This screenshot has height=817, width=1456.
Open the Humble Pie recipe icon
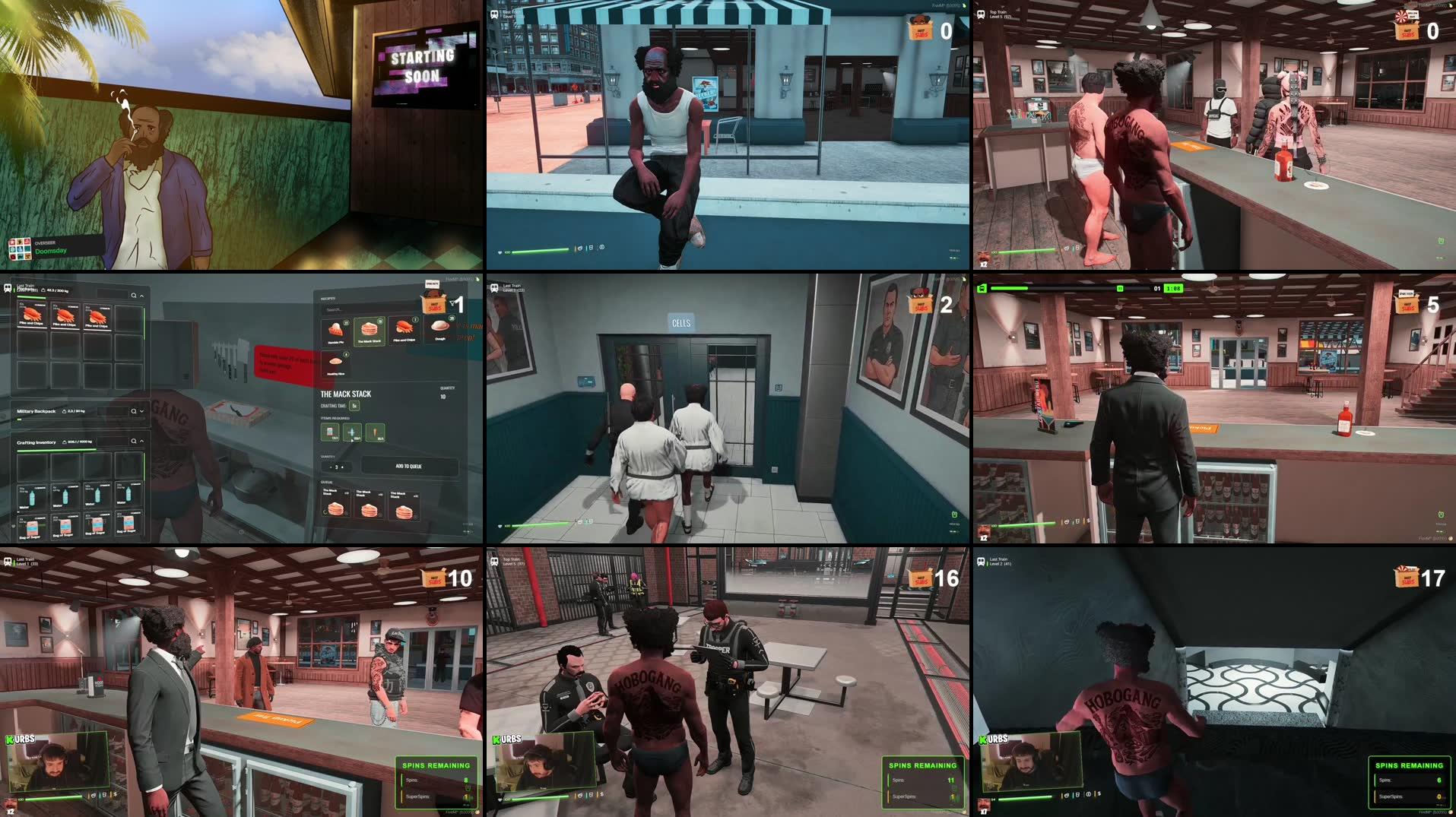click(335, 330)
